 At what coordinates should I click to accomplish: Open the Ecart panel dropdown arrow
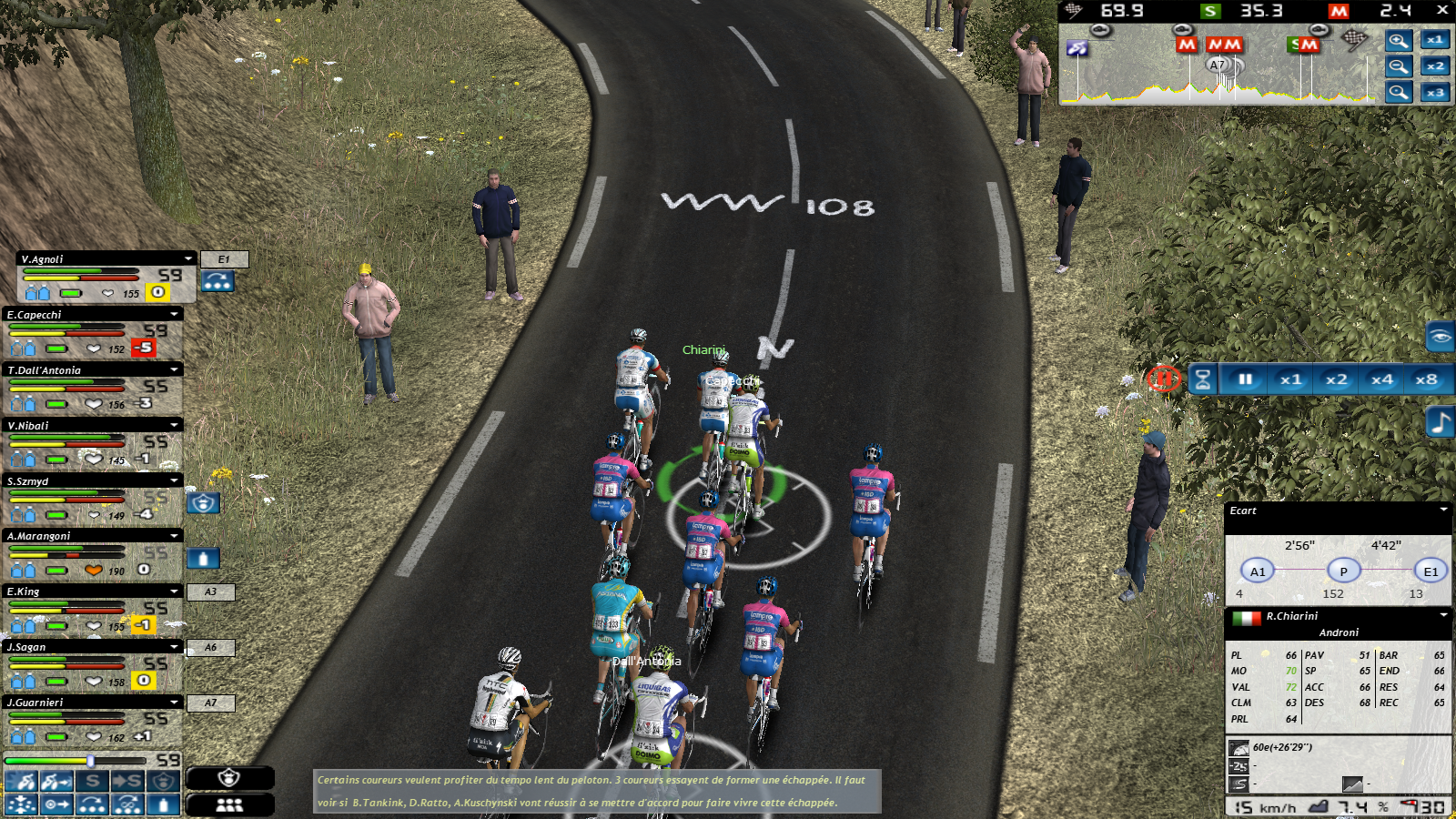click(x=1443, y=511)
